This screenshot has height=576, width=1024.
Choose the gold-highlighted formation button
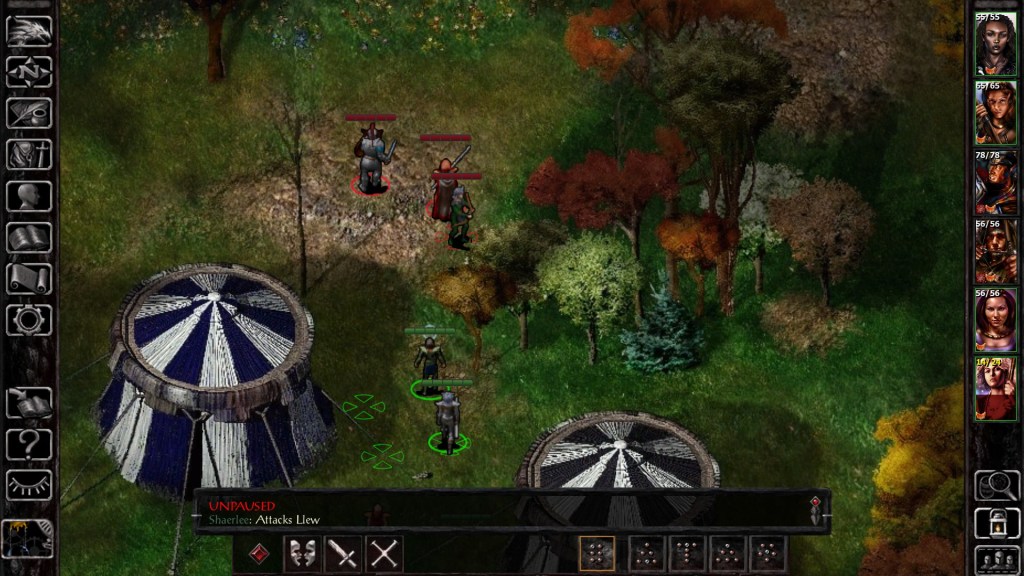coord(597,553)
